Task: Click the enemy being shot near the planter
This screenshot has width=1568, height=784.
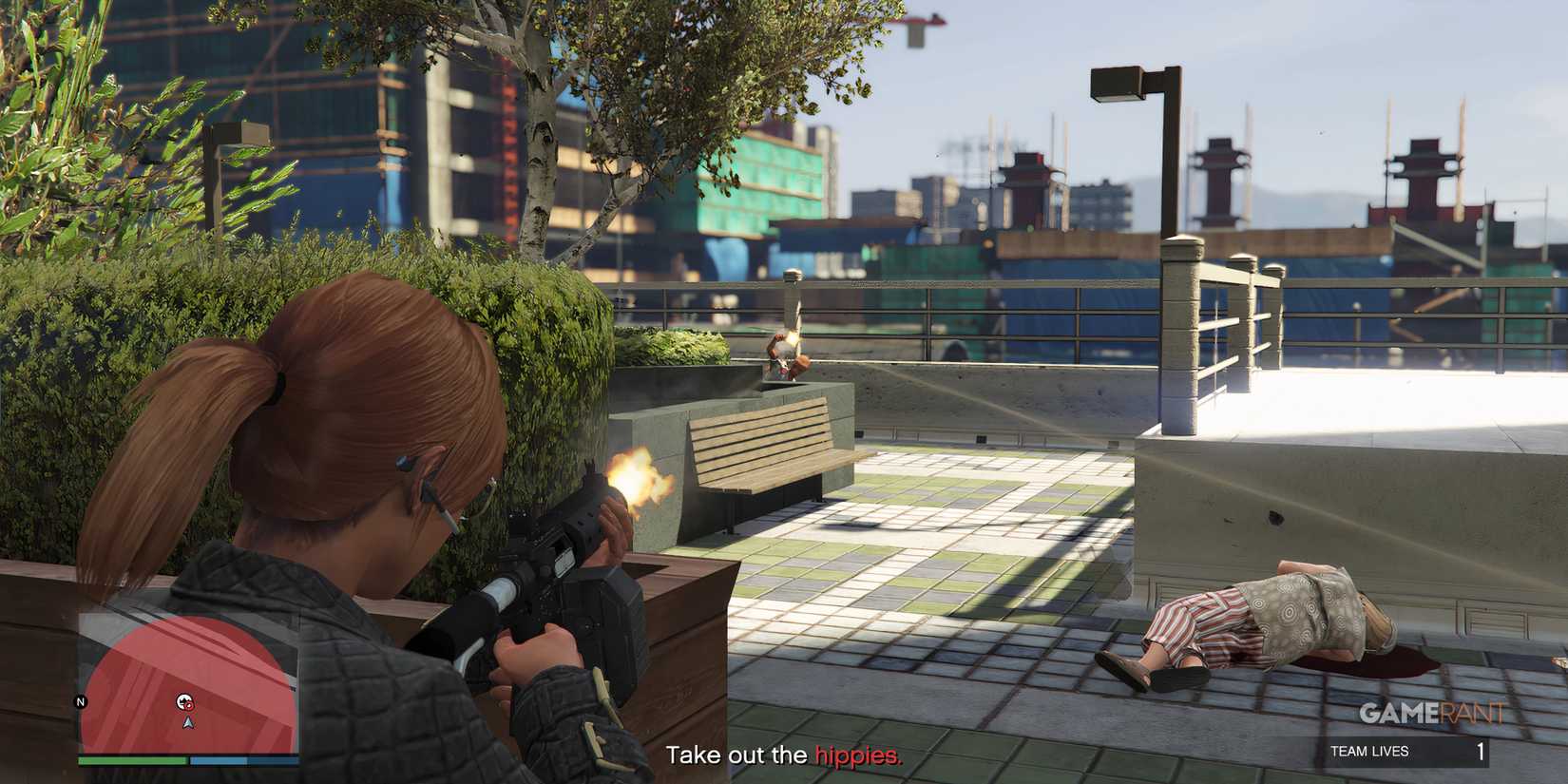Action: (787, 356)
